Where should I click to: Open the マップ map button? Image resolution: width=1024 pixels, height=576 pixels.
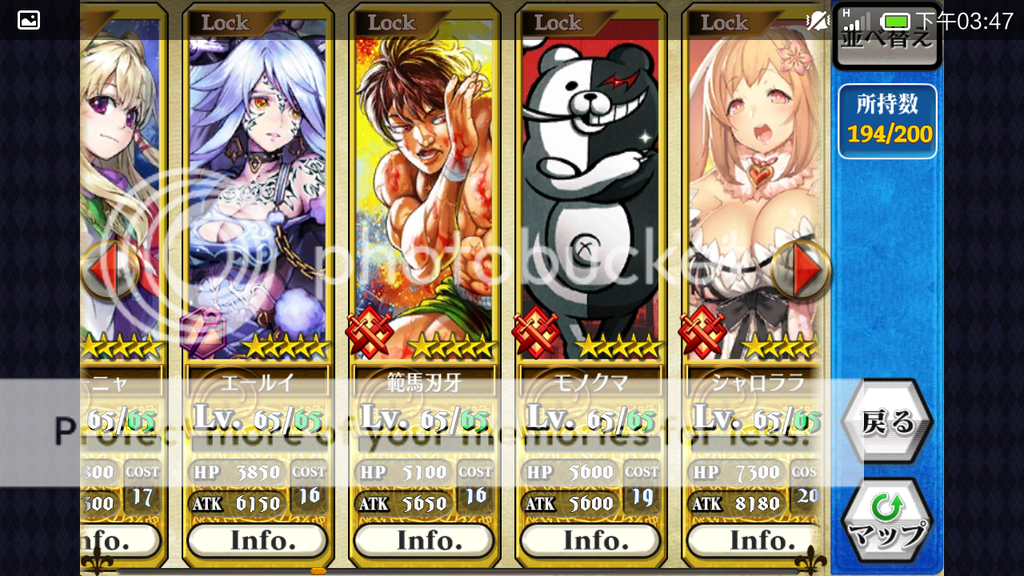tap(887, 522)
